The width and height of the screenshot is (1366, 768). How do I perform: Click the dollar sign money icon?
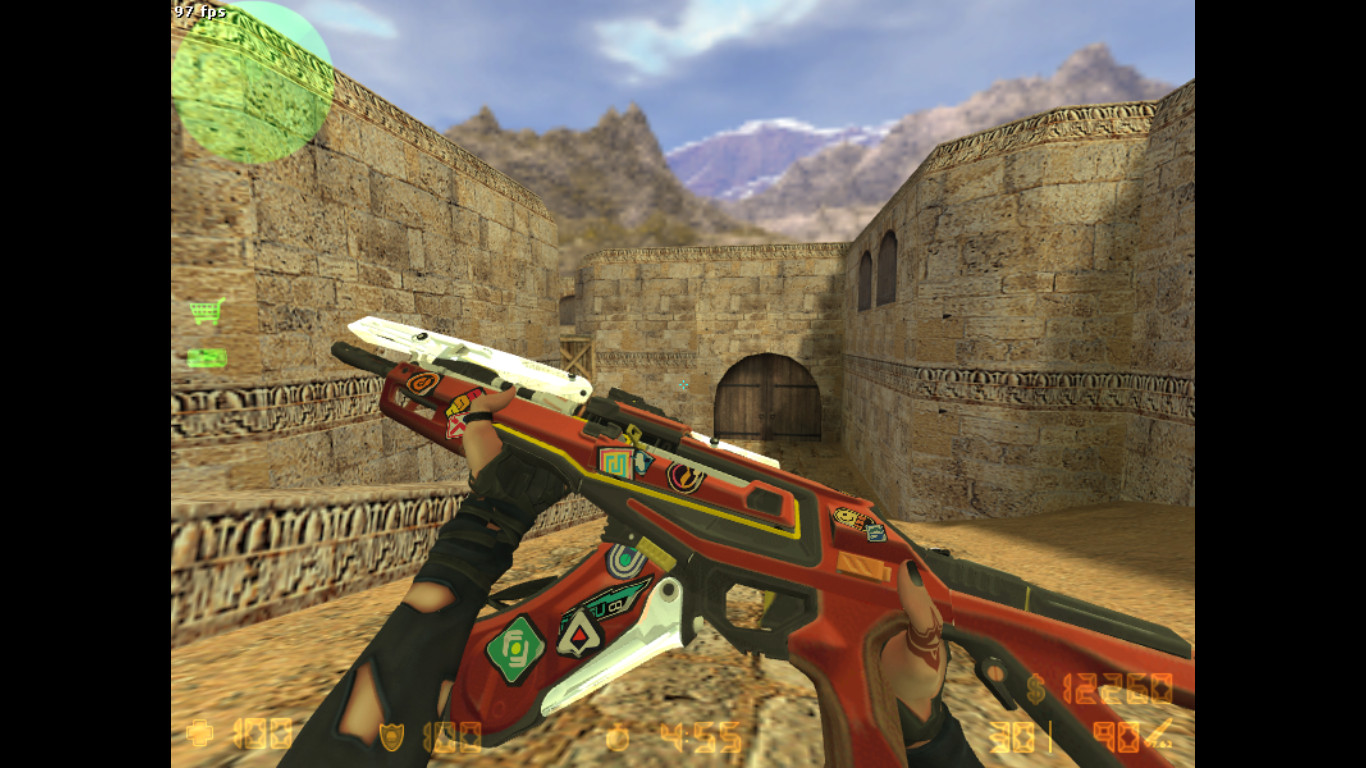point(1036,688)
